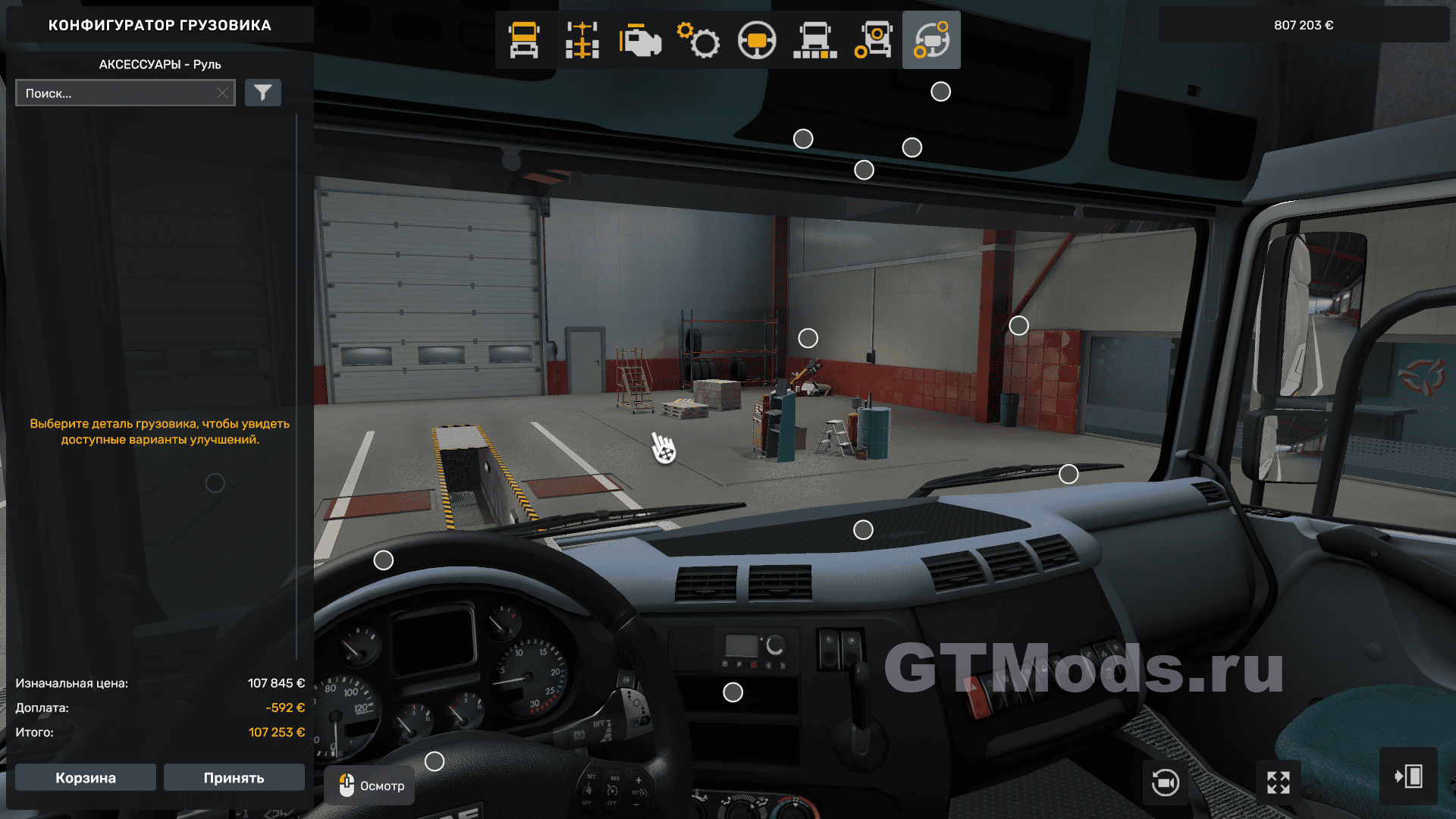
Task: Toggle the fullscreen expand arrows view
Action: click(1279, 782)
